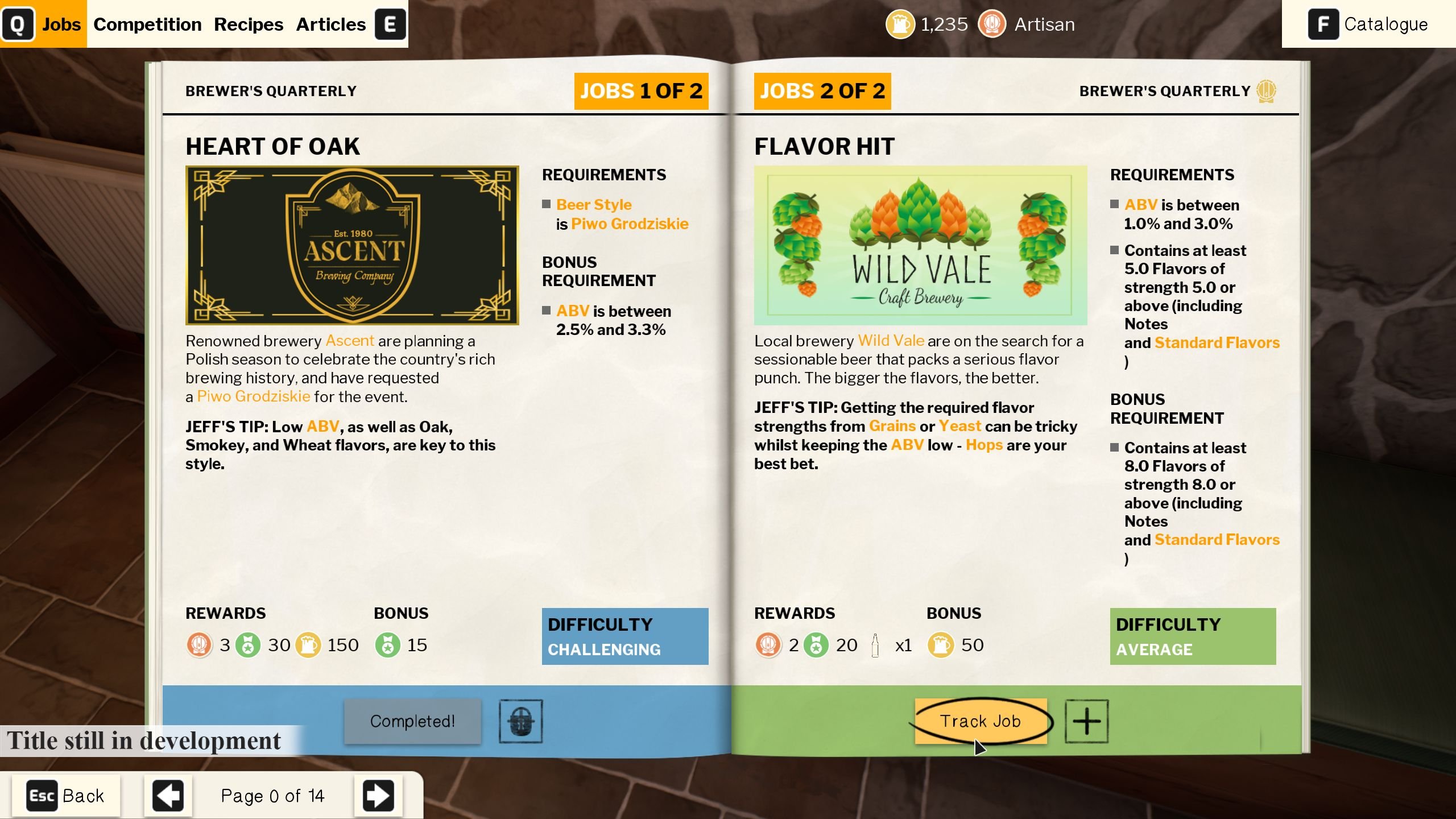1456x819 pixels.
Task: Click the E key indicator icon
Action: [390, 24]
